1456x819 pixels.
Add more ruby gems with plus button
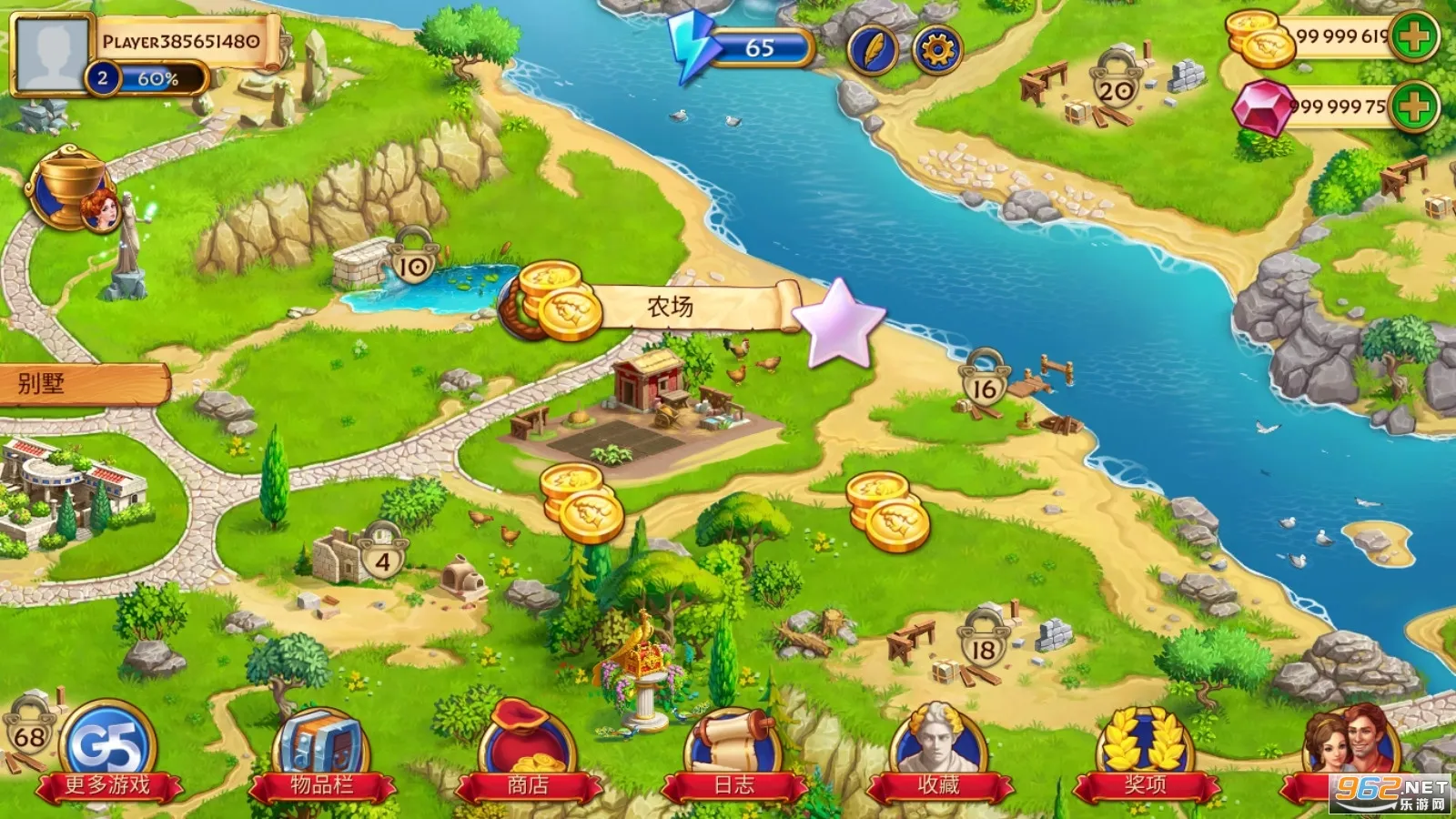click(1413, 107)
